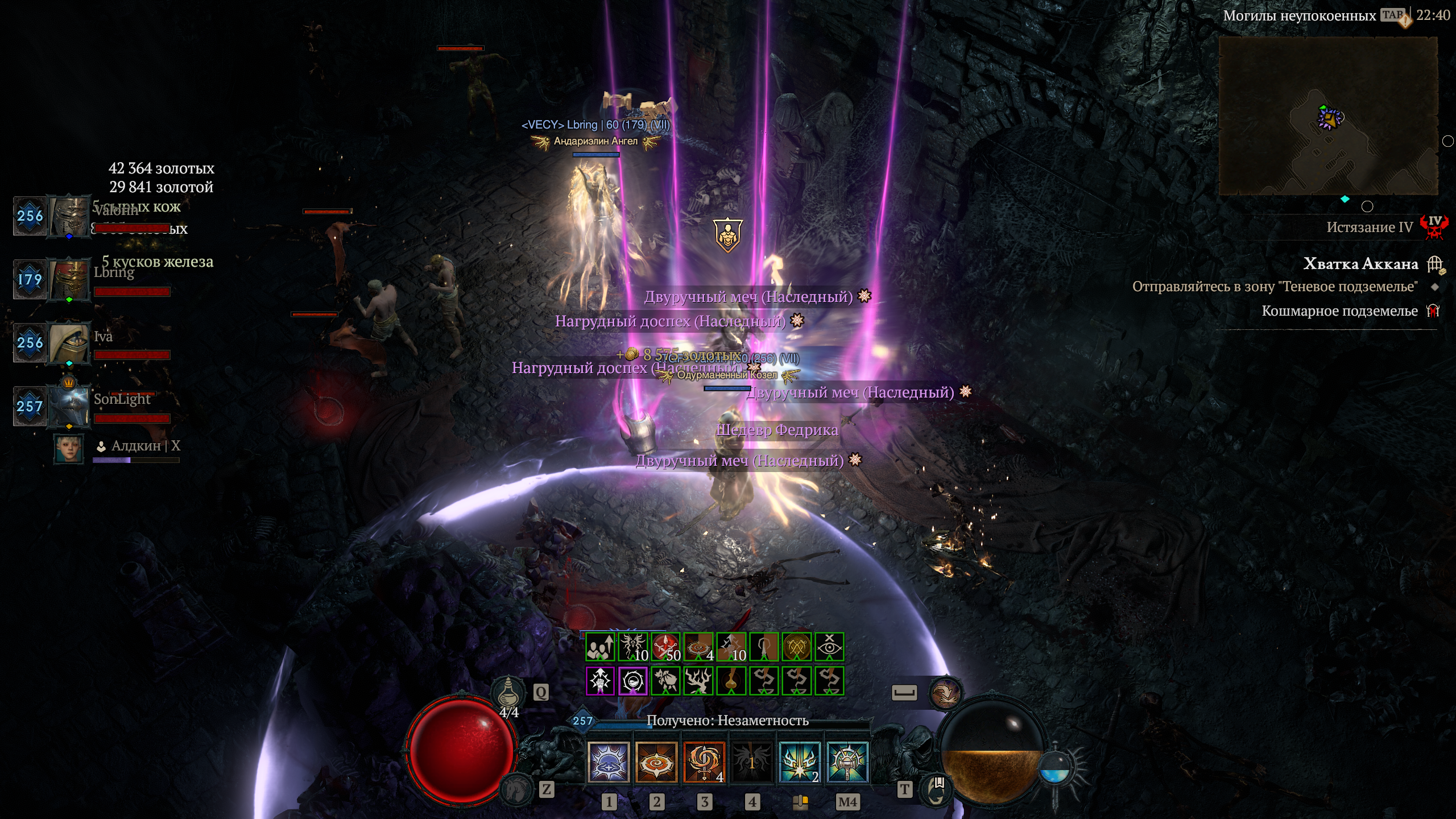Select party member Valorin's portrait
The height and width of the screenshot is (819, 1456).
pos(69,216)
